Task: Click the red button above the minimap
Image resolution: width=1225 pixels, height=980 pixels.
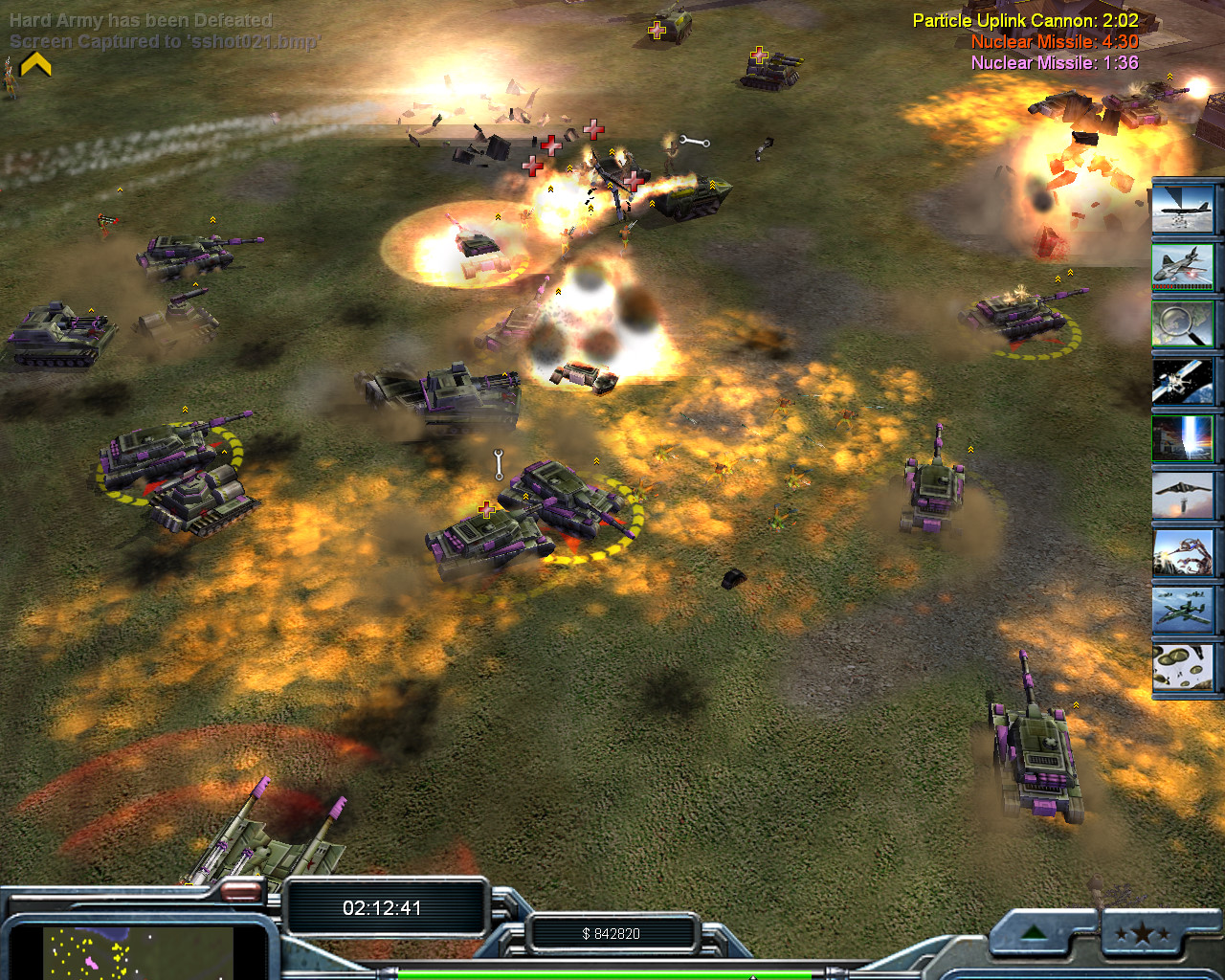Action: coord(241,892)
